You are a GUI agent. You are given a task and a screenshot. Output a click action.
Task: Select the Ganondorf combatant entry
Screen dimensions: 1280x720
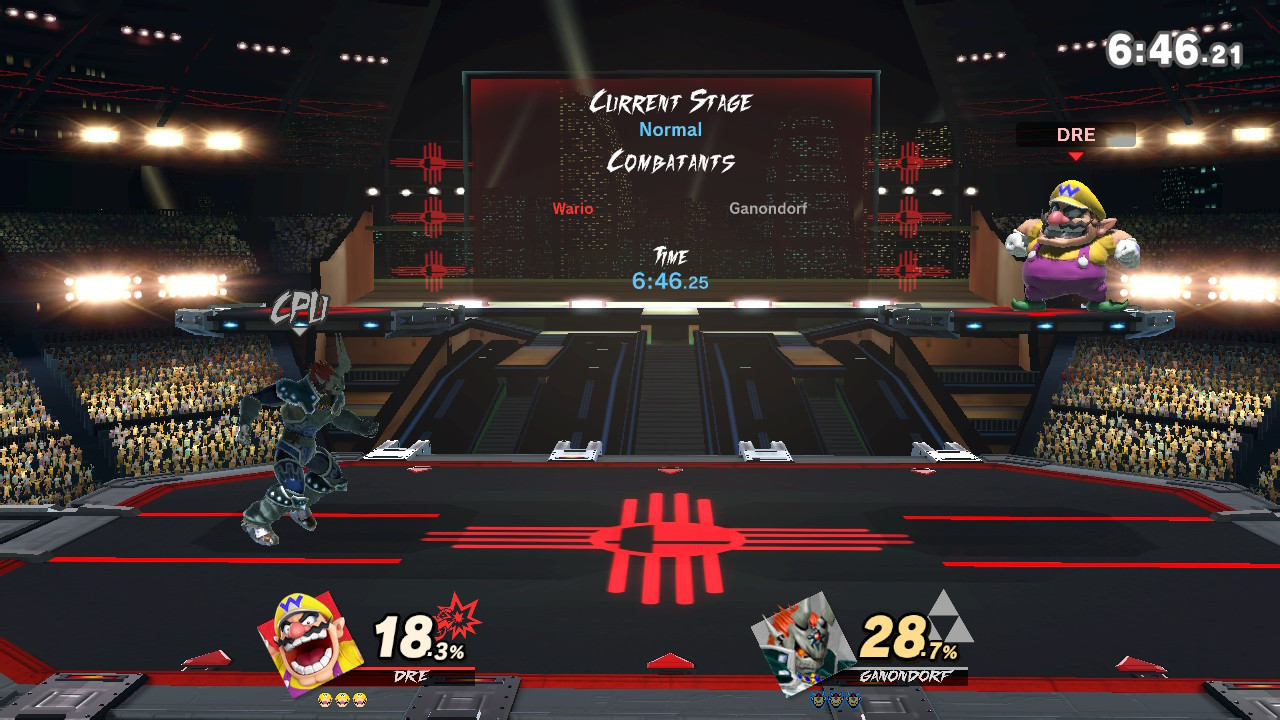pos(766,209)
